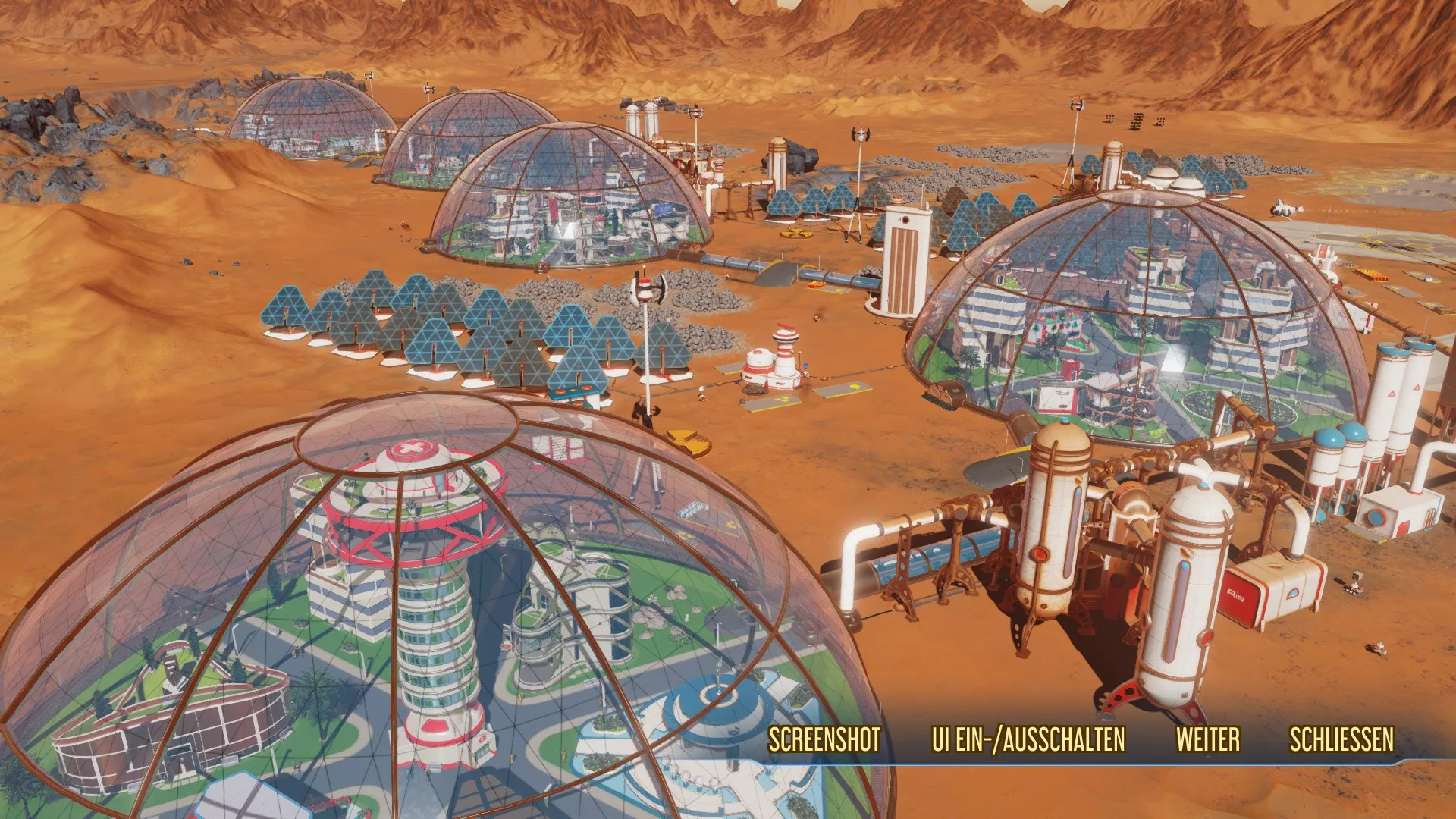Toggle the interface with UI EIN-/AUSSCHALTEN
The width and height of the screenshot is (1456, 819).
coord(1028,739)
